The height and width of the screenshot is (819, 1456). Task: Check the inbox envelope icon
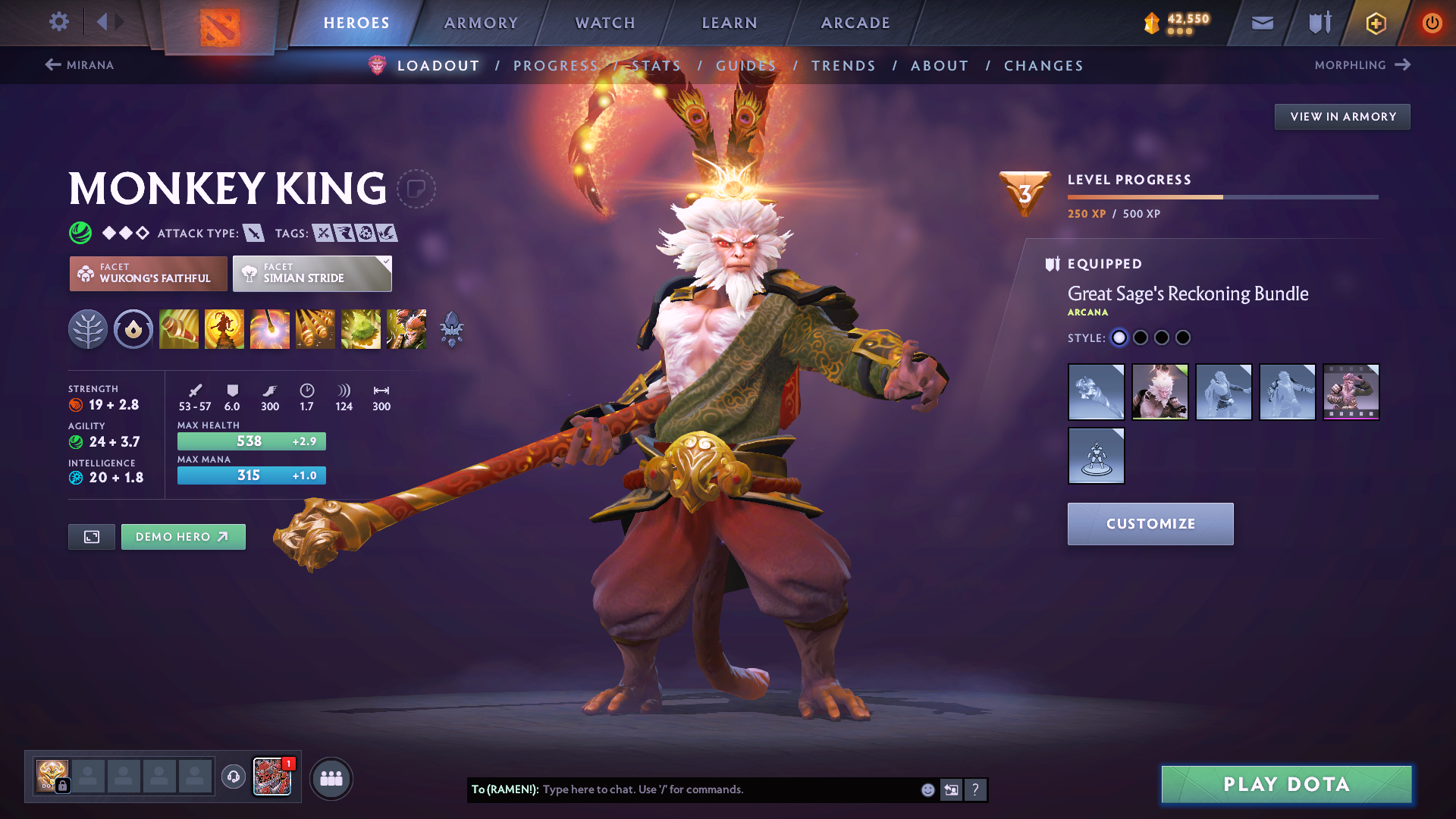tap(1261, 22)
